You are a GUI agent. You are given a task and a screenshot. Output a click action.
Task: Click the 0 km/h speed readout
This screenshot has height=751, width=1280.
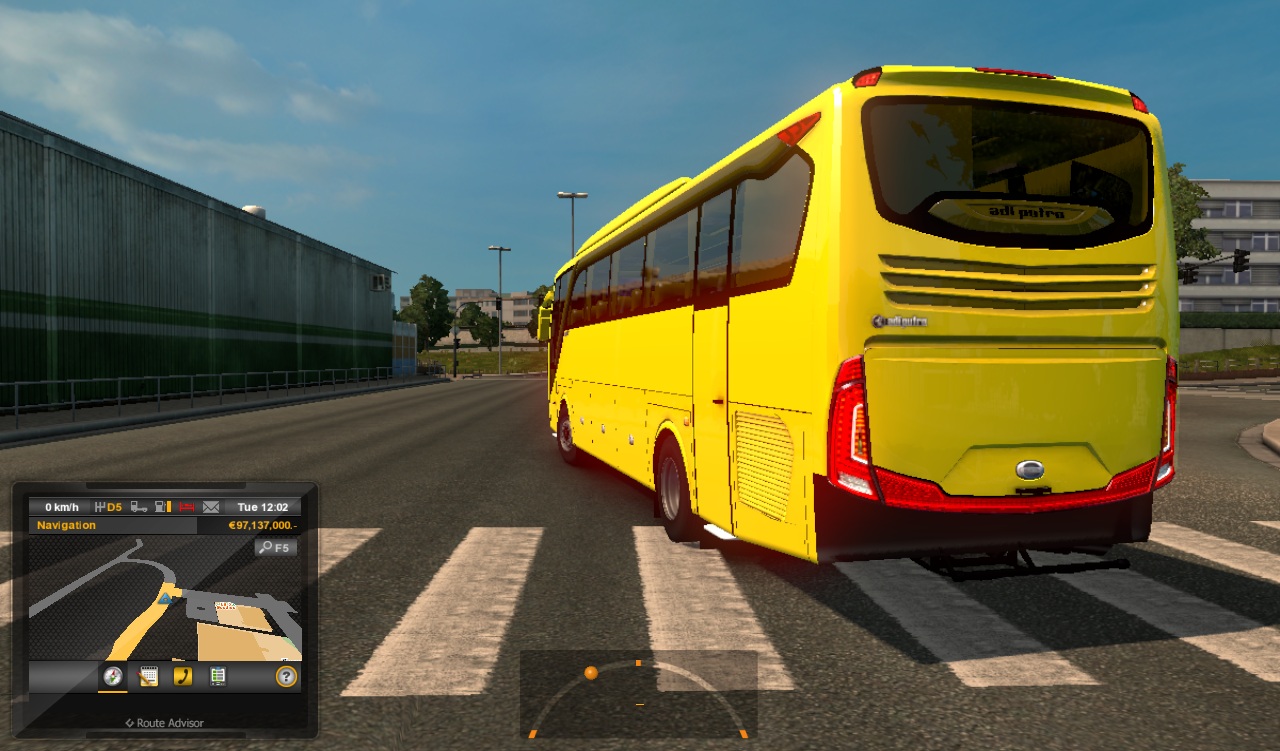coord(63,506)
